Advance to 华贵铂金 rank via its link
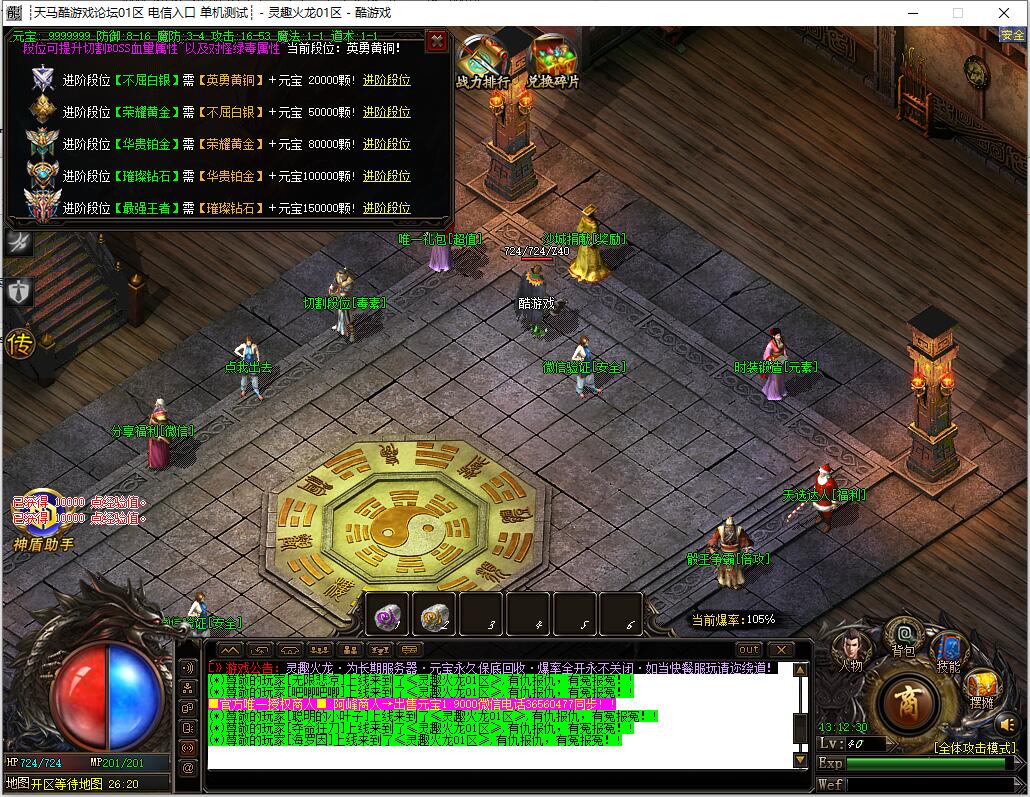Viewport: 1030px width, 797px height. tap(386, 144)
